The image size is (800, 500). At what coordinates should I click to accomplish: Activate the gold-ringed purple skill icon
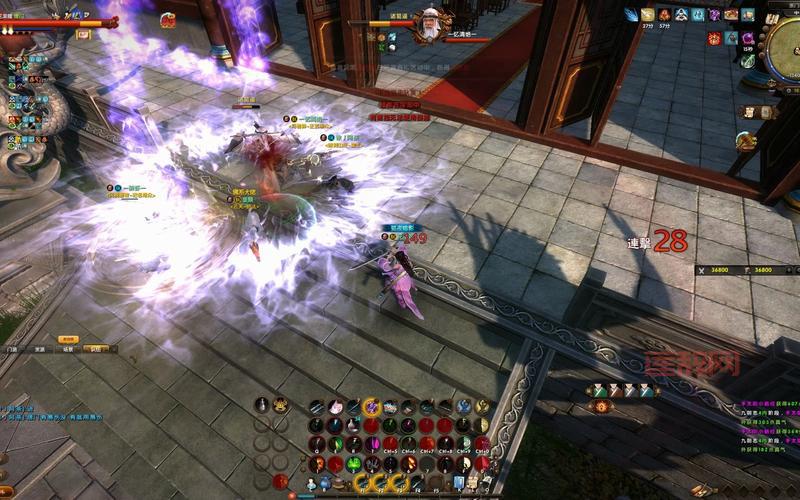(x=371, y=406)
